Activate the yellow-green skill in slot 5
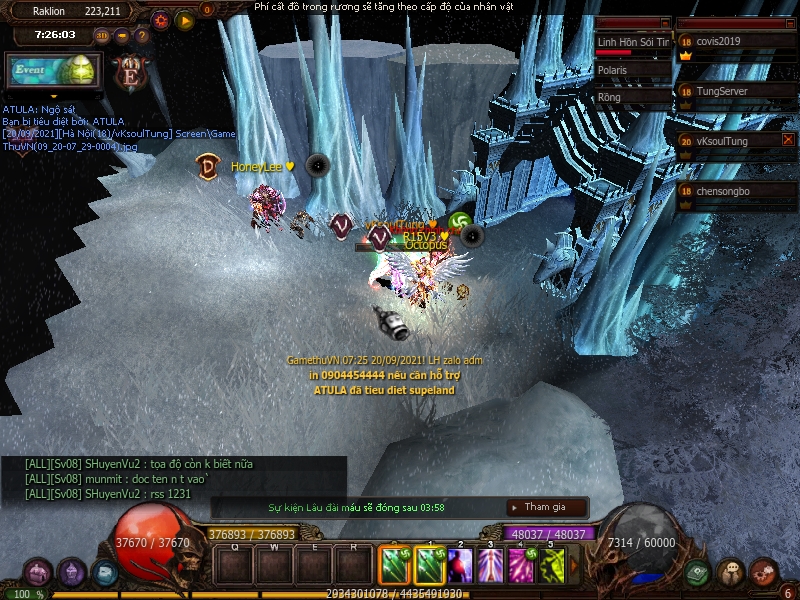The width and height of the screenshot is (800, 600). 552,566
